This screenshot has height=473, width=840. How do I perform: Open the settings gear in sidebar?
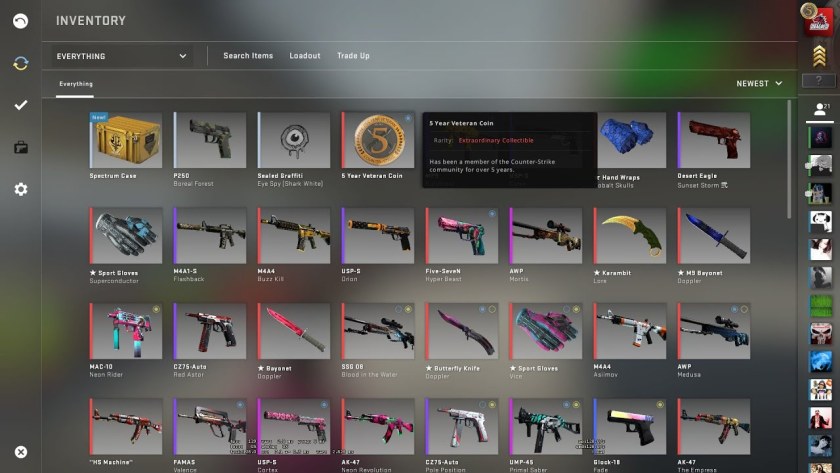(x=21, y=189)
